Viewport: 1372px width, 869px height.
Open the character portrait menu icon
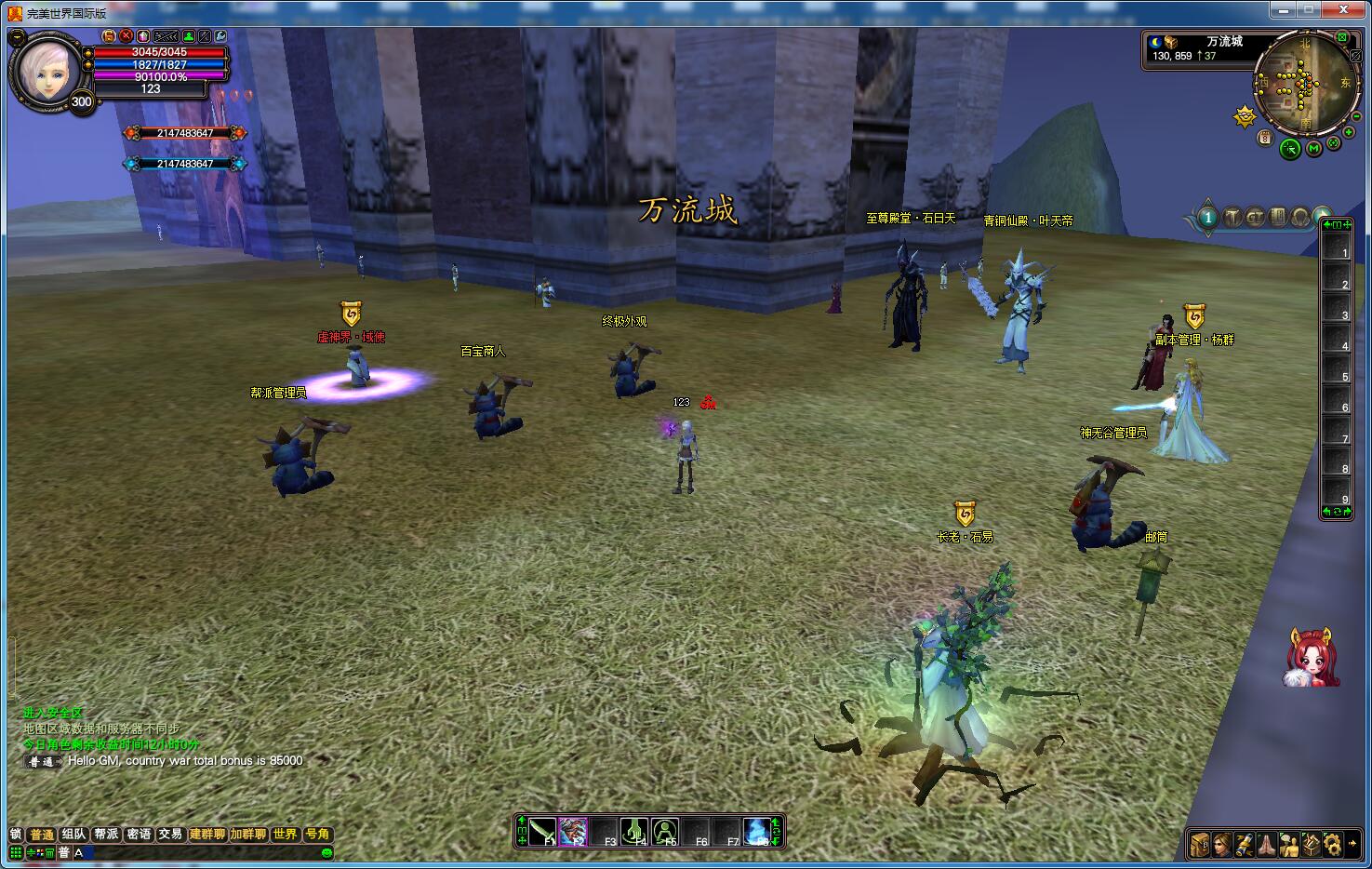(x=1221, y=844)
